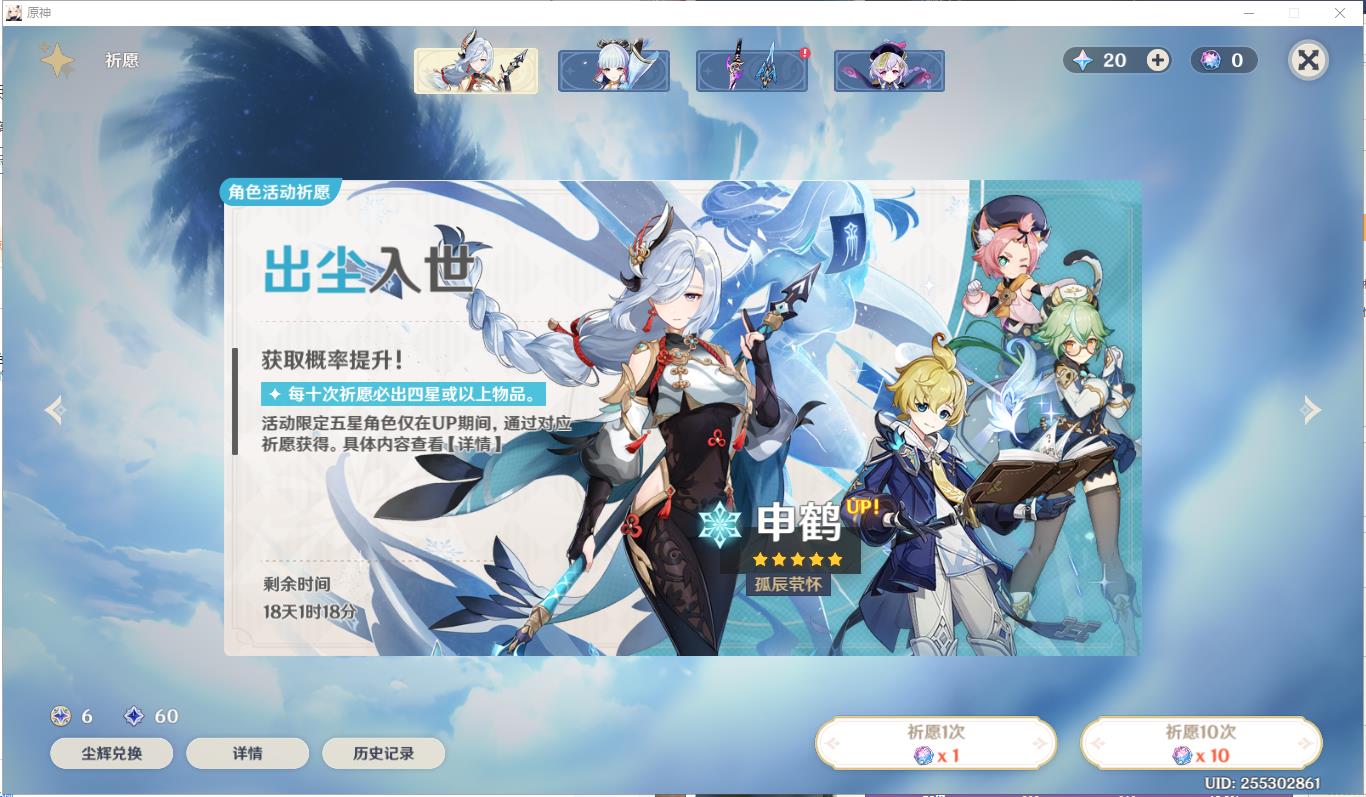1366x797 pixels.
Task: Click the left arrow to previous banner
Action: [x=55, y=410]
